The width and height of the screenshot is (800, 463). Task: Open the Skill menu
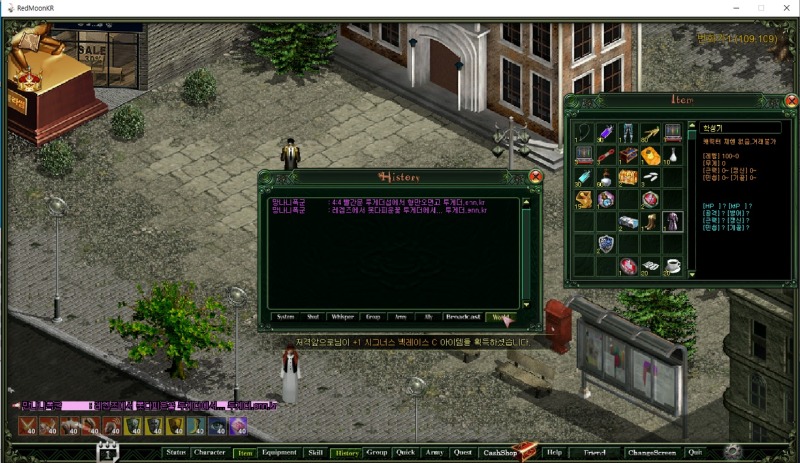pos(315,452)
